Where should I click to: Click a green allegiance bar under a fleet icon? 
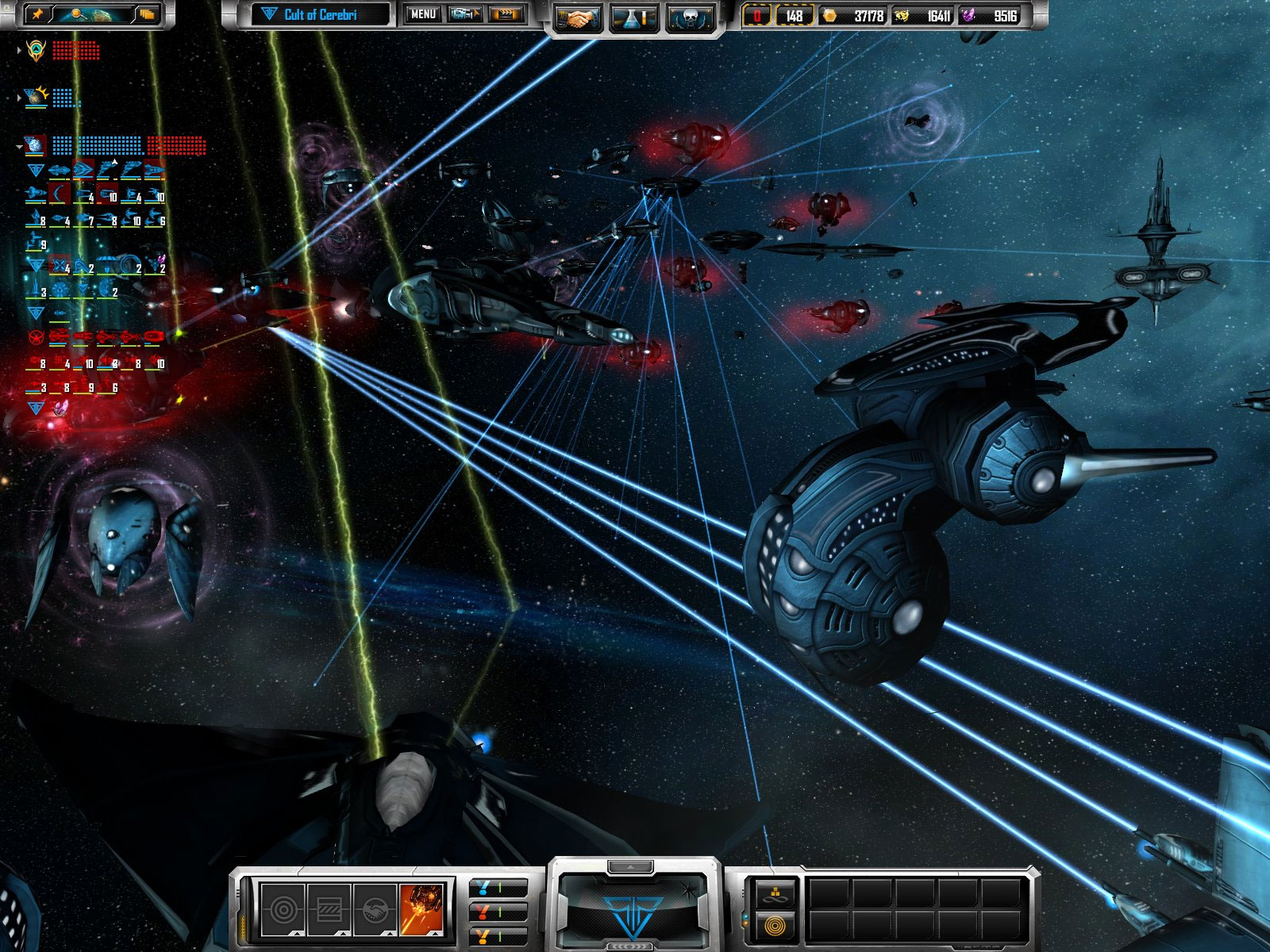[x=56, y=179]
